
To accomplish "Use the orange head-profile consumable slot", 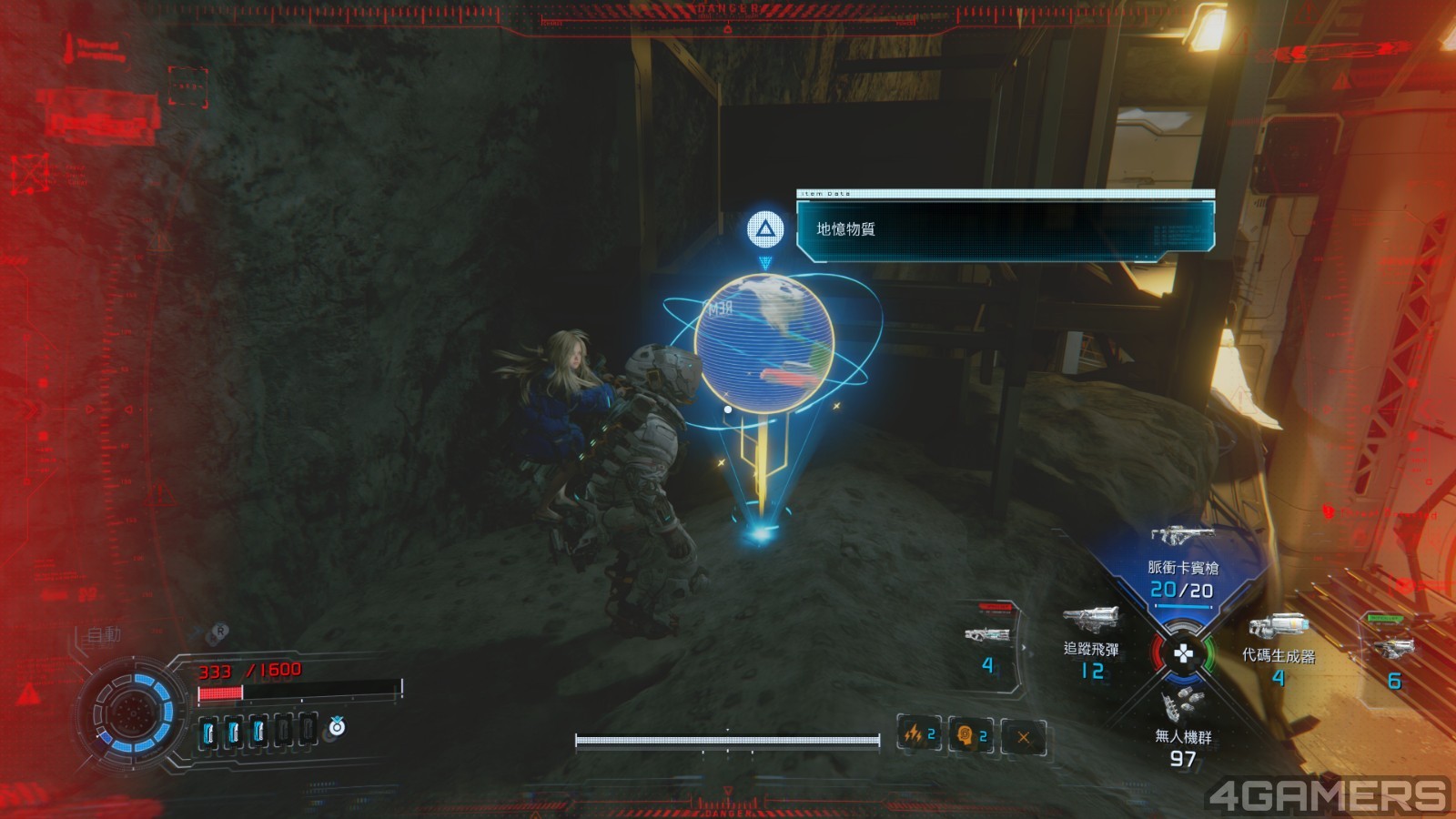I will (970, 734).
